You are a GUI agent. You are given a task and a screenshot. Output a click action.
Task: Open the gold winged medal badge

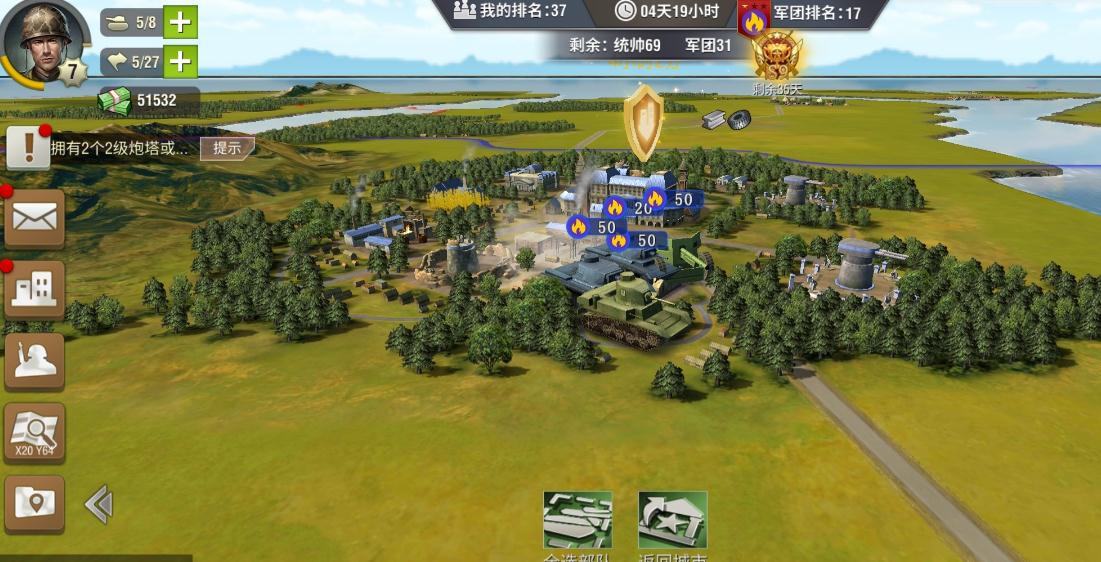point(777,57)
